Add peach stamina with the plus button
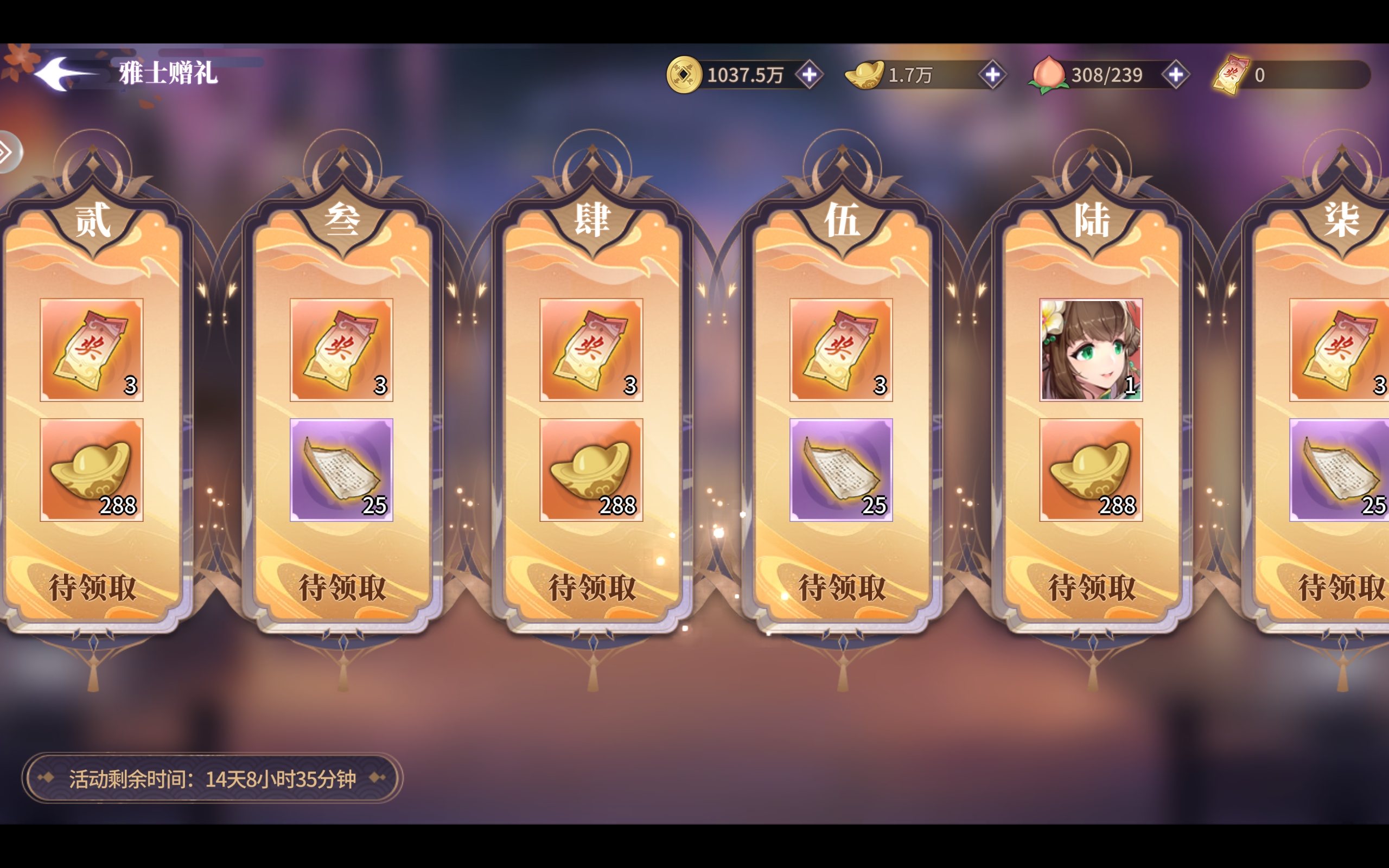The width and height of the screenshot is (1389, 868). [1175, 75]
